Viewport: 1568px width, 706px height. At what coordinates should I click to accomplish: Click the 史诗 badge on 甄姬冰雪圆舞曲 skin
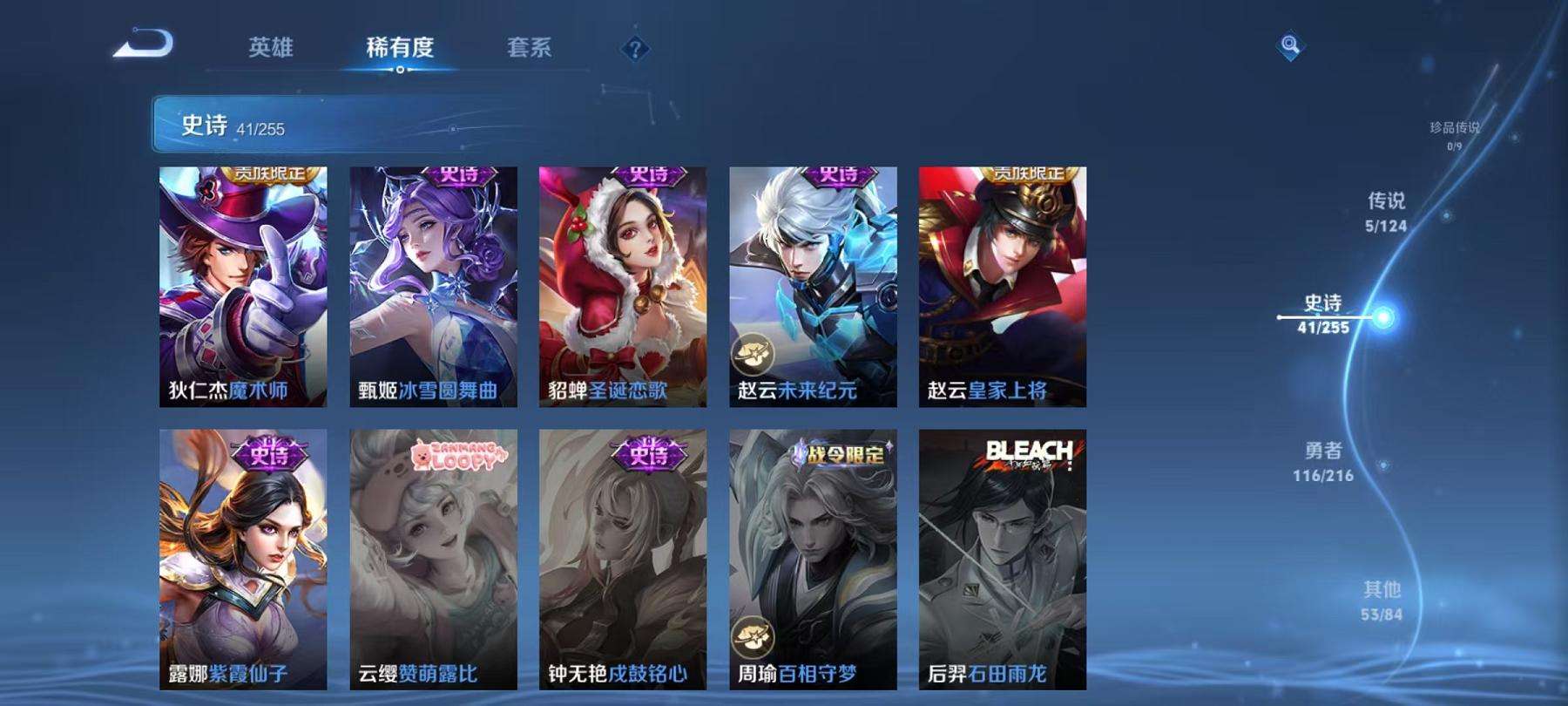click(x=461, y=173)
